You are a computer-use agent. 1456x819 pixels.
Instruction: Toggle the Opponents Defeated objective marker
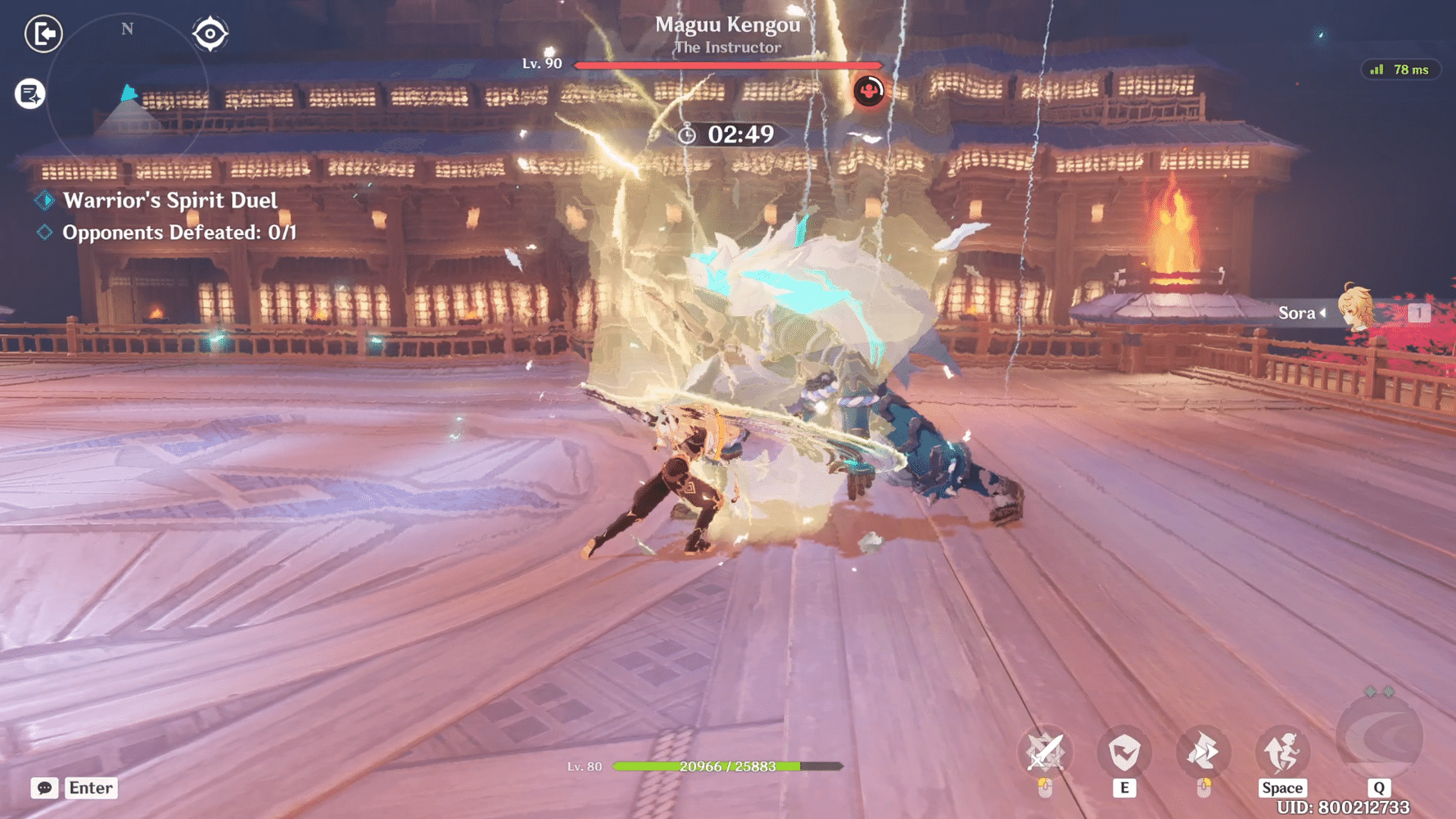pyautogui.click(x=45, y=232)
